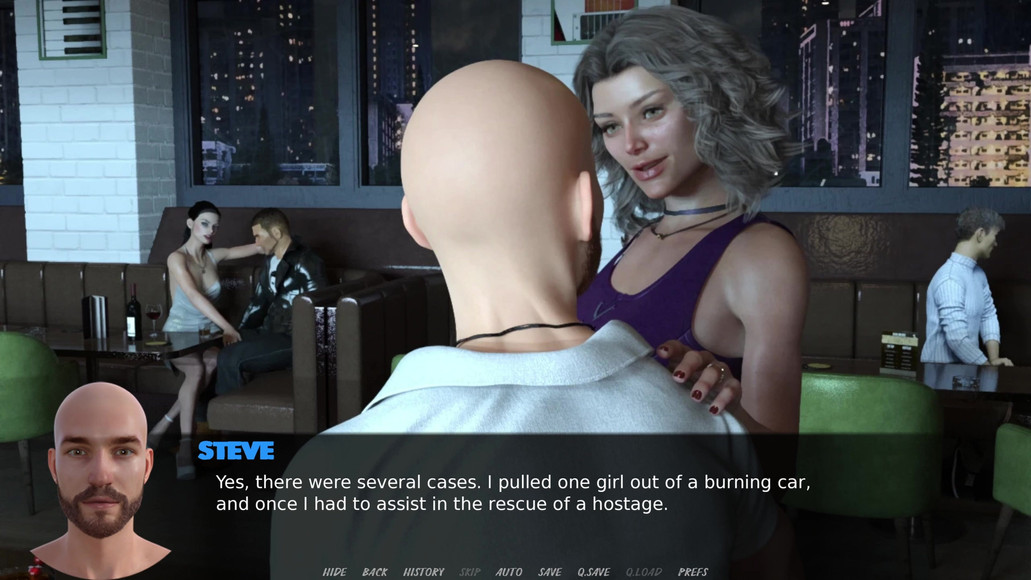Open the PREFS preferences menu
Viewport: 1031px width, 580px height.
pos(693,572)
